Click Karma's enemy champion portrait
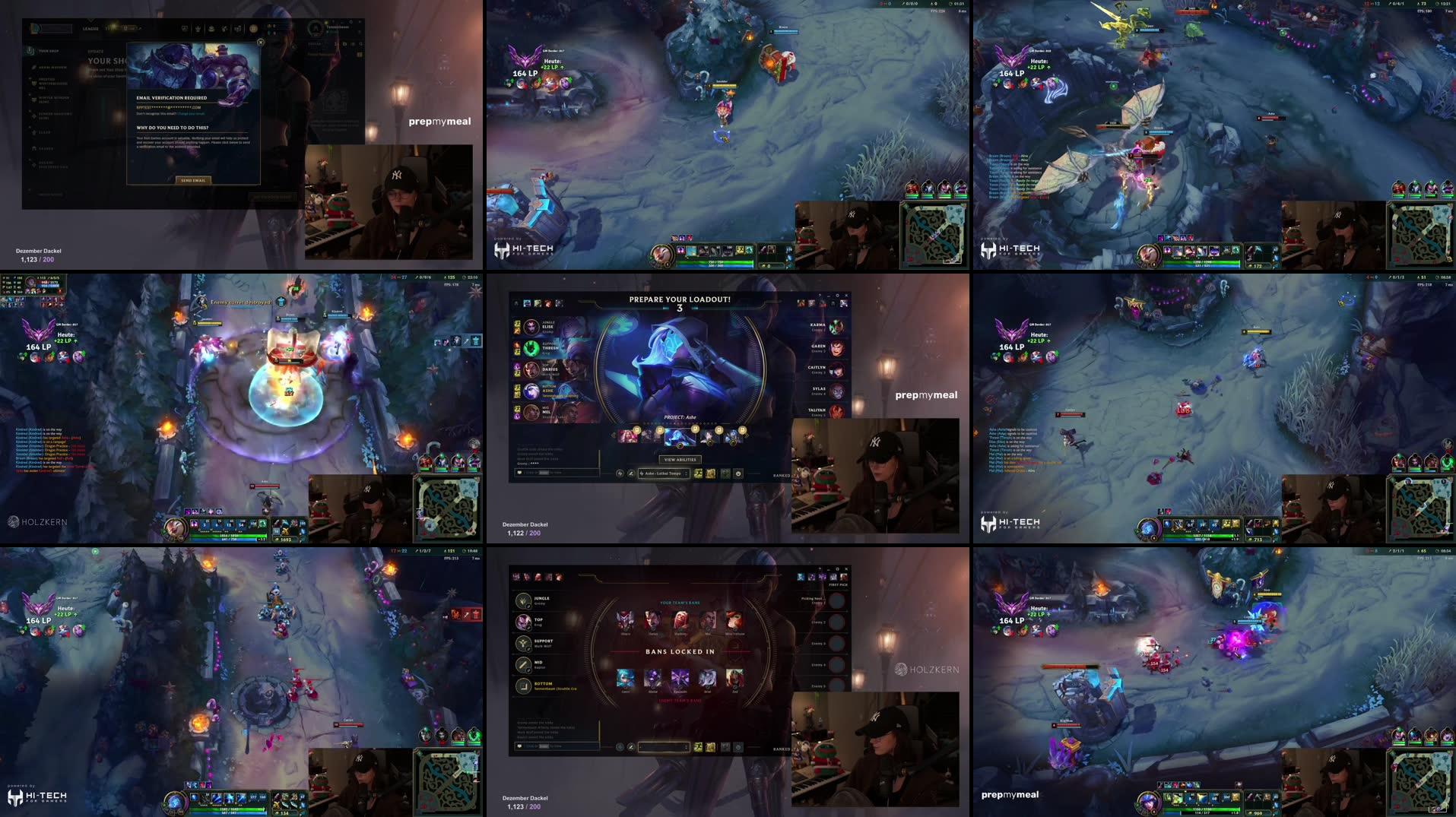 [x=836, y=326]
